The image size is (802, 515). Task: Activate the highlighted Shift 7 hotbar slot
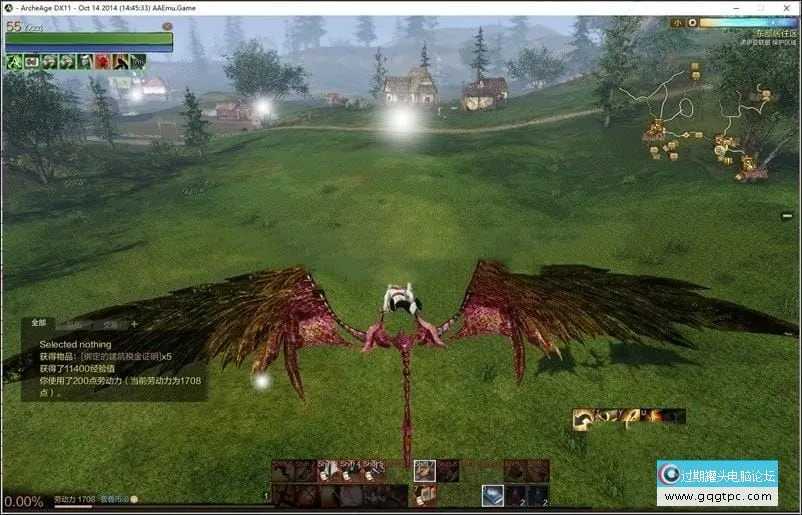(425, 471)
